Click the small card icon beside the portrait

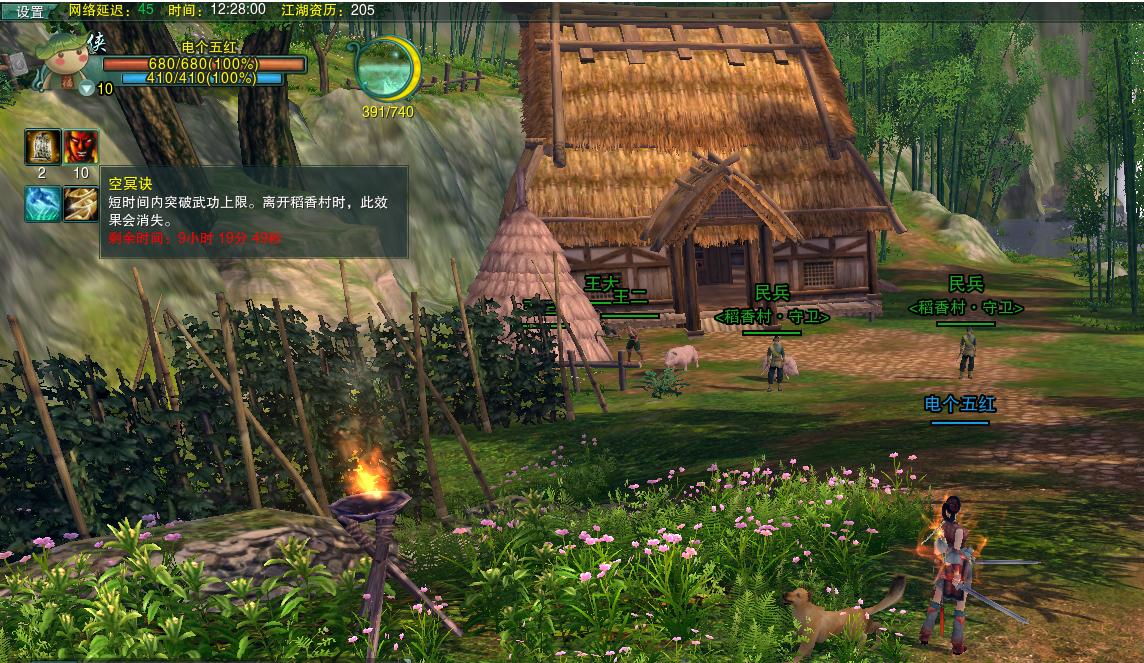click(19, 62)
